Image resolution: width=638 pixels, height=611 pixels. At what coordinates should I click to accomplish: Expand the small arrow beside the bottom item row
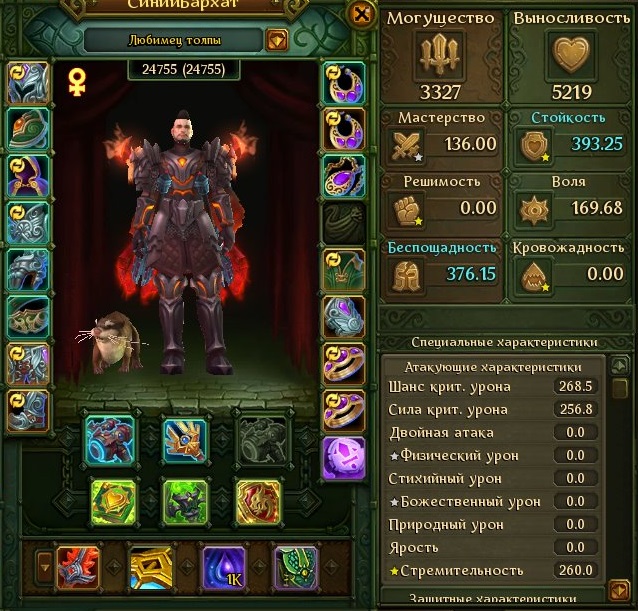click(x=43, y=568)
